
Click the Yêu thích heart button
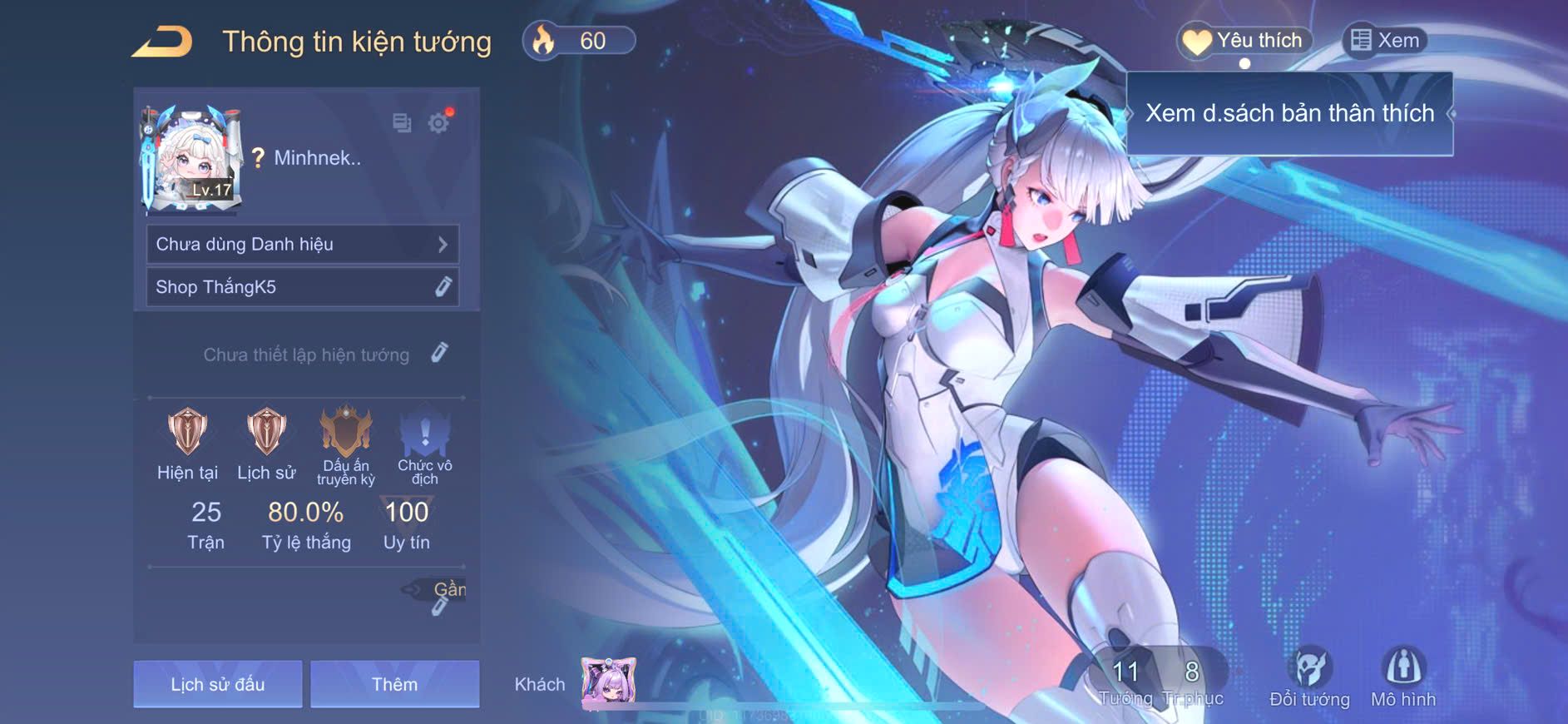point(1244,41)
